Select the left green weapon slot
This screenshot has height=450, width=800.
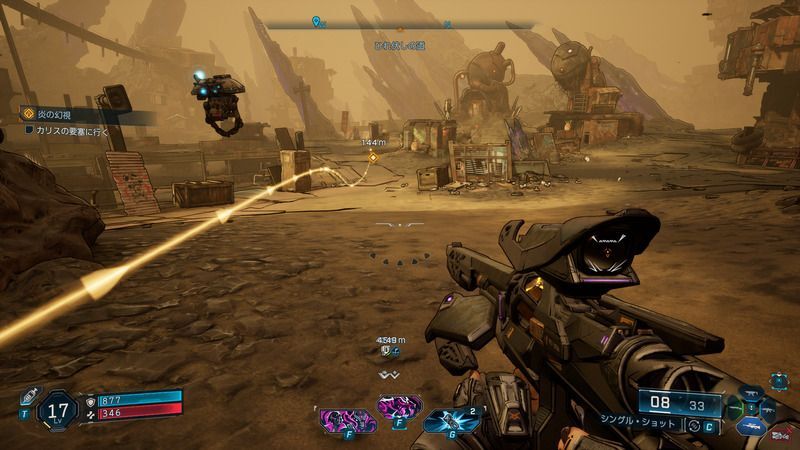[737, 409]
